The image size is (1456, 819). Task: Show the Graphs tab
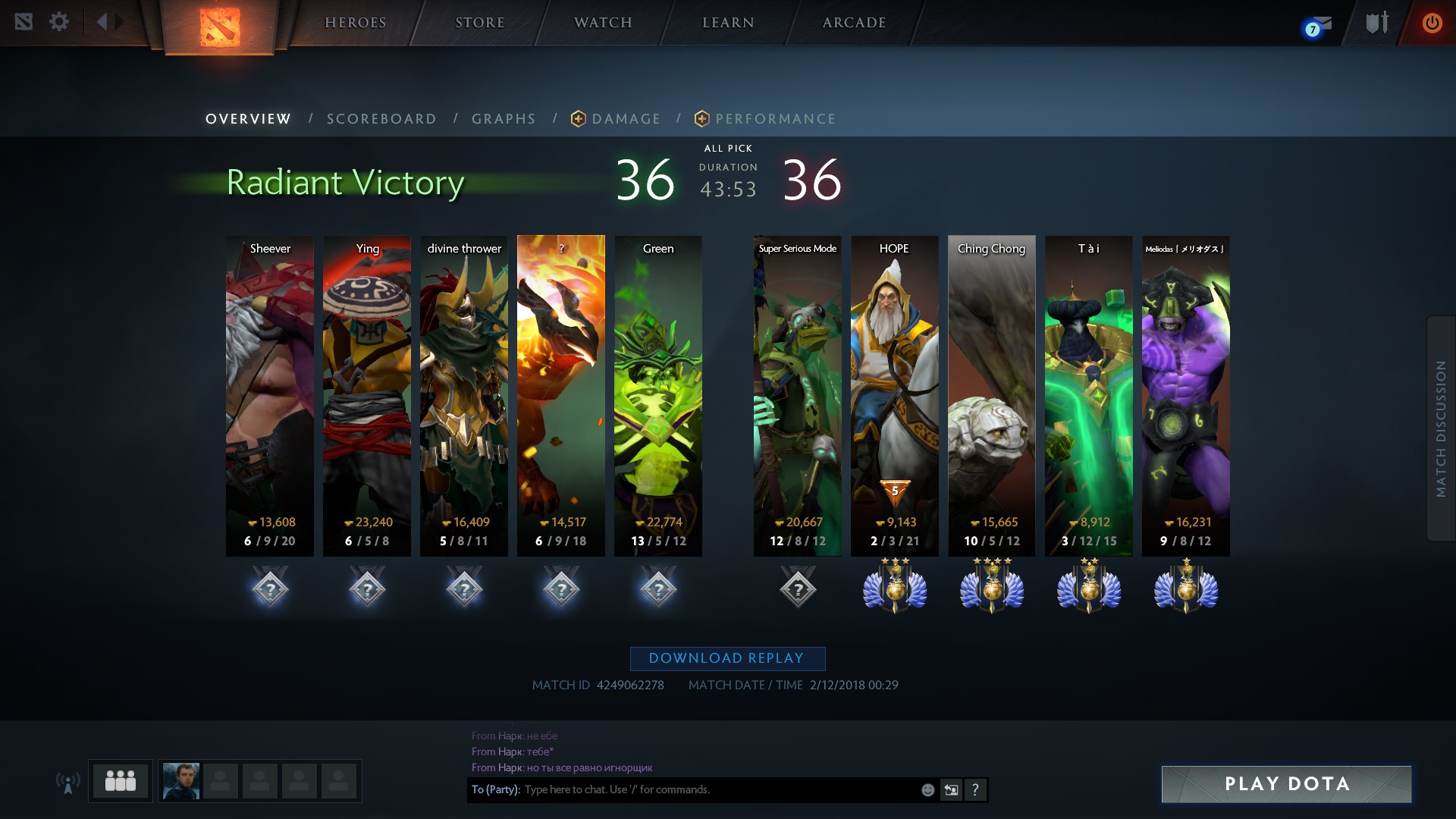click(x=504, y=119)
